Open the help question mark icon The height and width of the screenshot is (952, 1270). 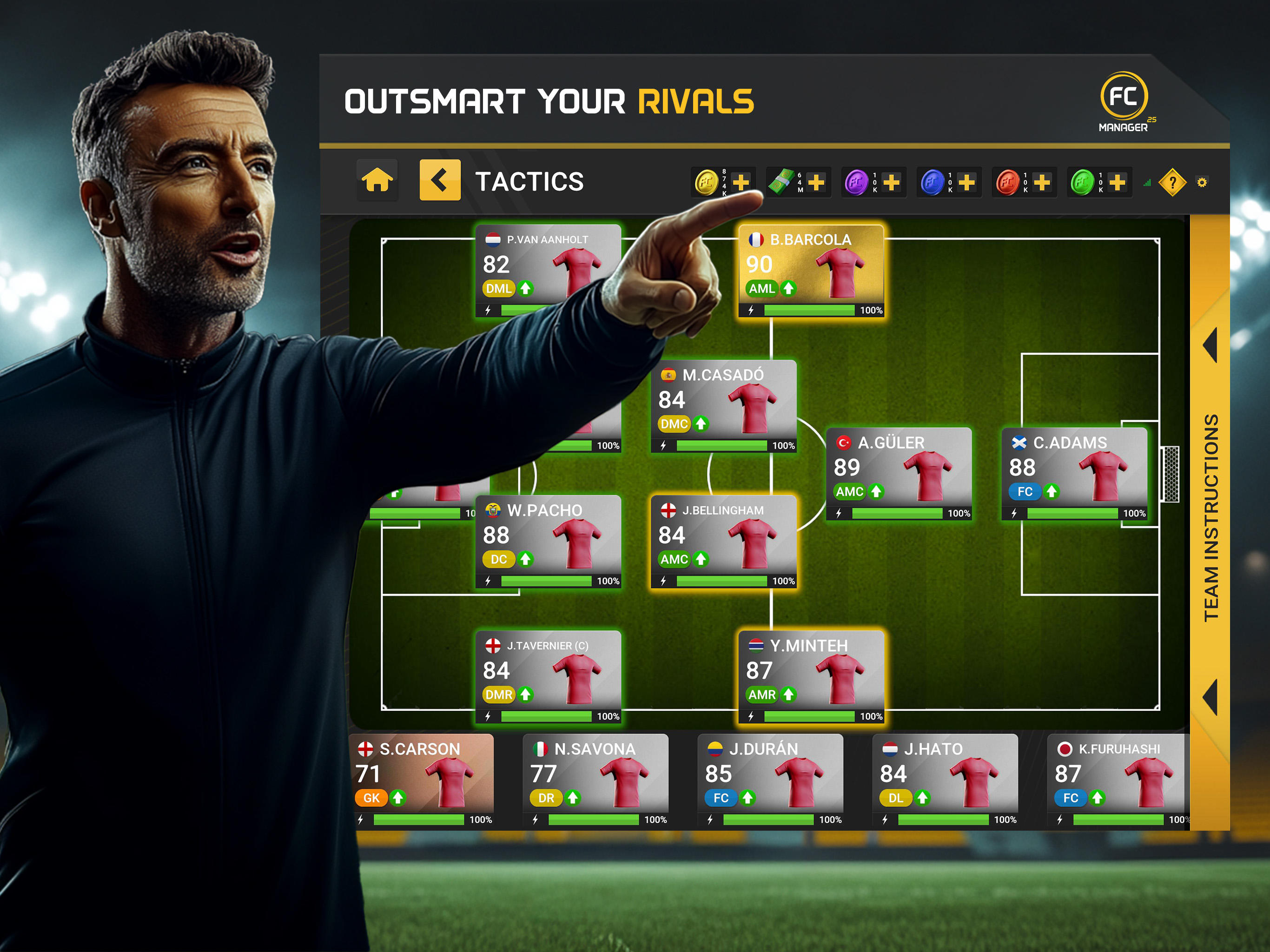click(x=1173, y=182)
